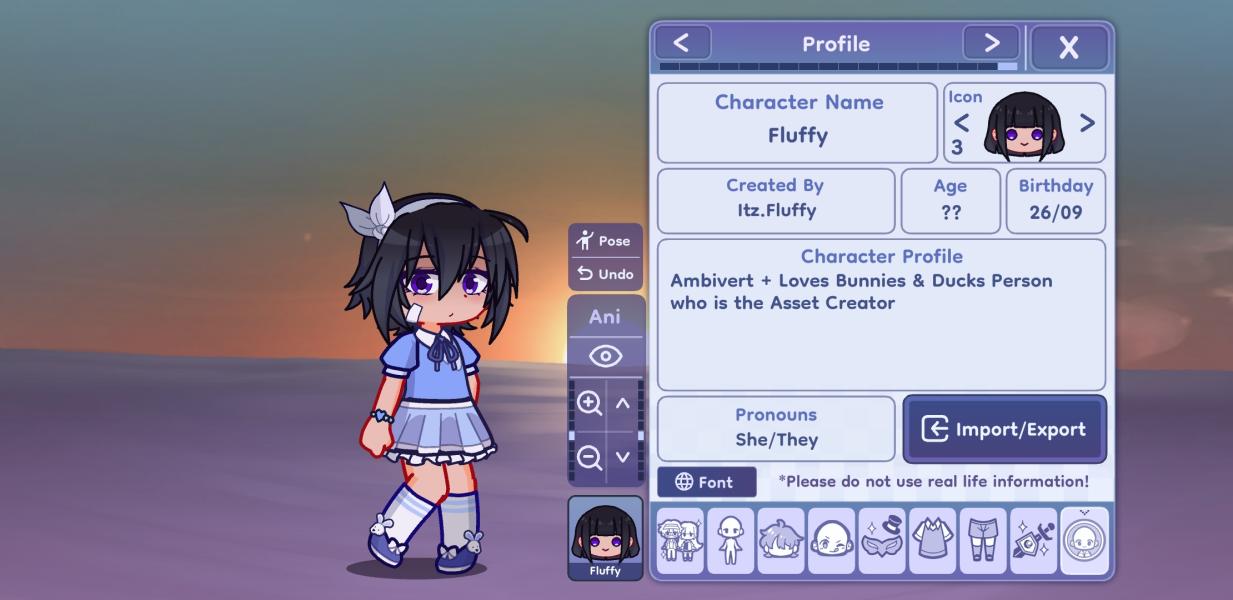This screenshot has width=1233, height=600.
Task: Open the Pose menu
Action: [x=605, y=241]
